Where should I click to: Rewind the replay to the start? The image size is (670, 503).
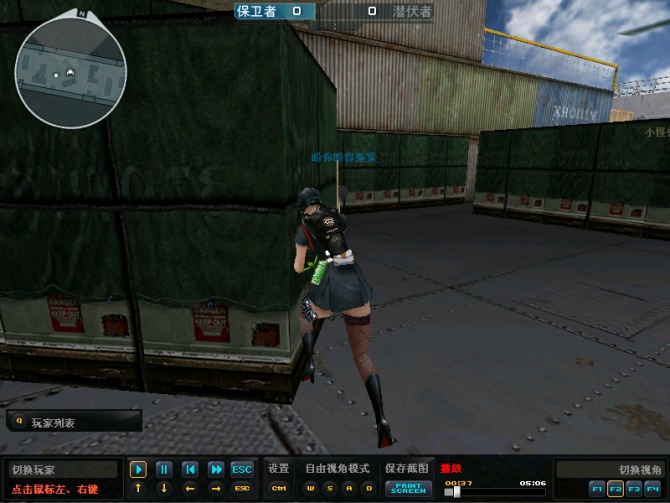(x=190, y=469)
